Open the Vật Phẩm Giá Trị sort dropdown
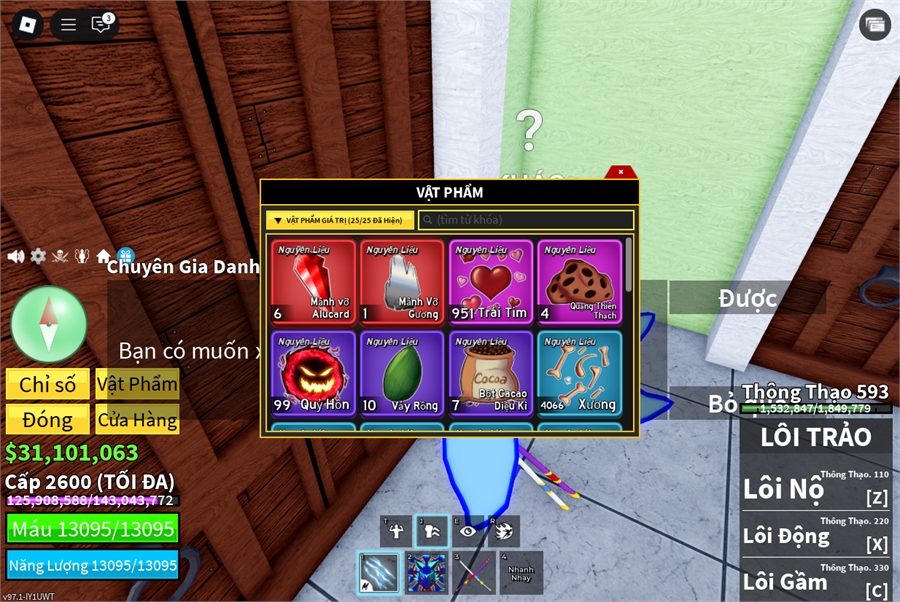The height and width of the screenshot is (602, 900). click(x=340, y=220)
